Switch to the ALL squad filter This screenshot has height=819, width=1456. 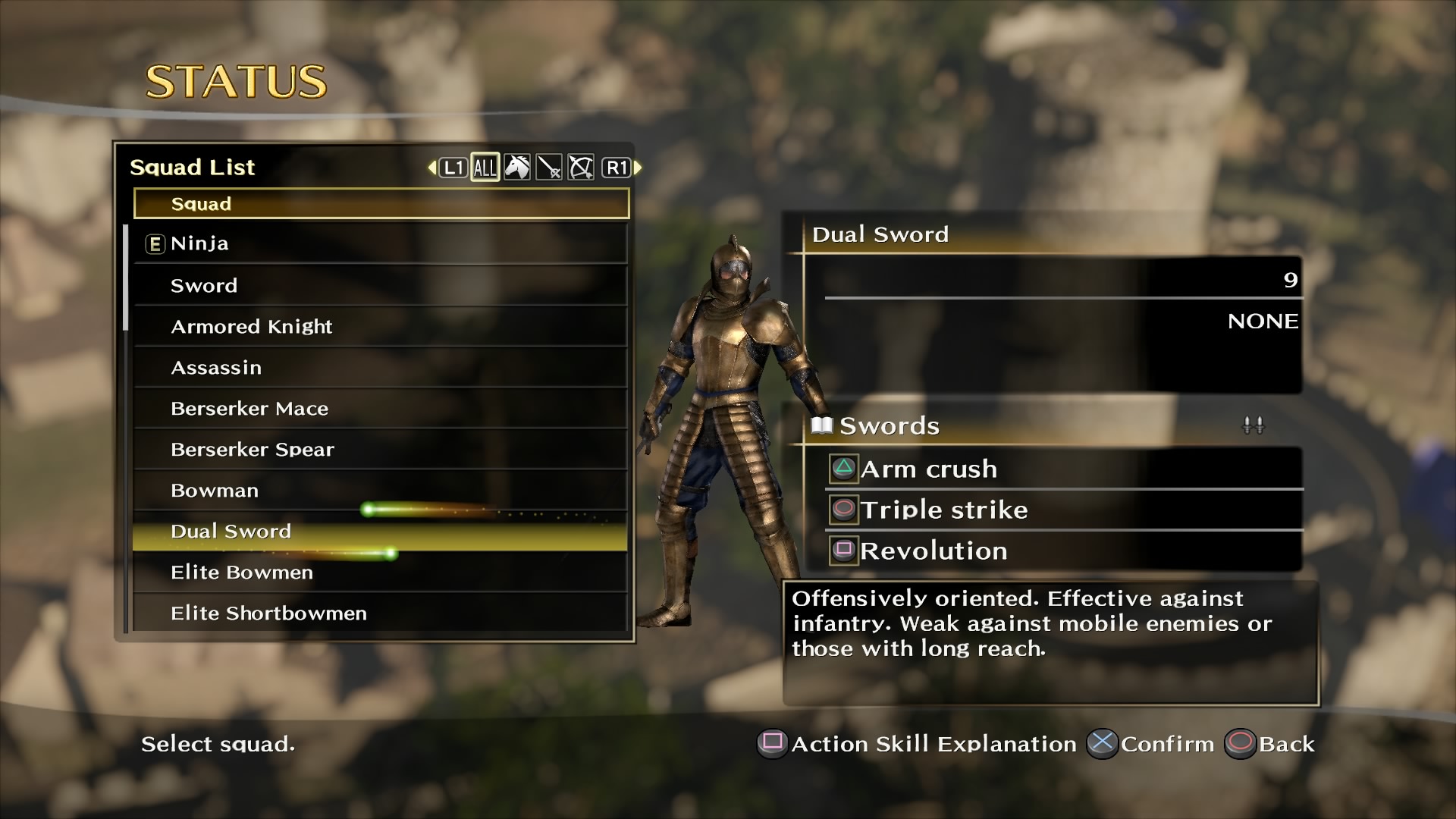(x=485, y=168)
